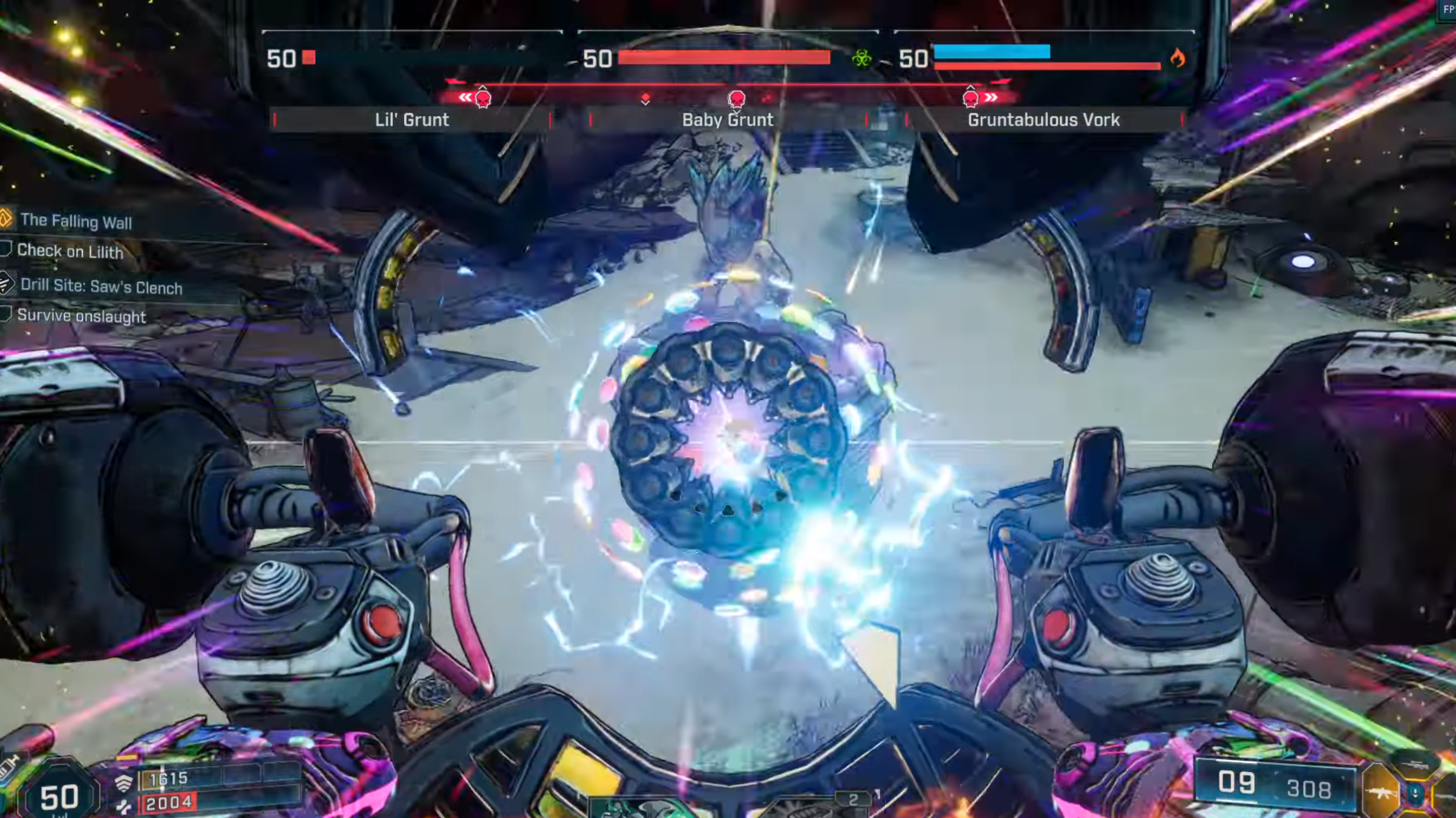Image resolution: width=1456 pixels, height=818 pixels.
Task: Click the Drill Site: Saw's Clench activity entry
Action: [x=101, y=286]
